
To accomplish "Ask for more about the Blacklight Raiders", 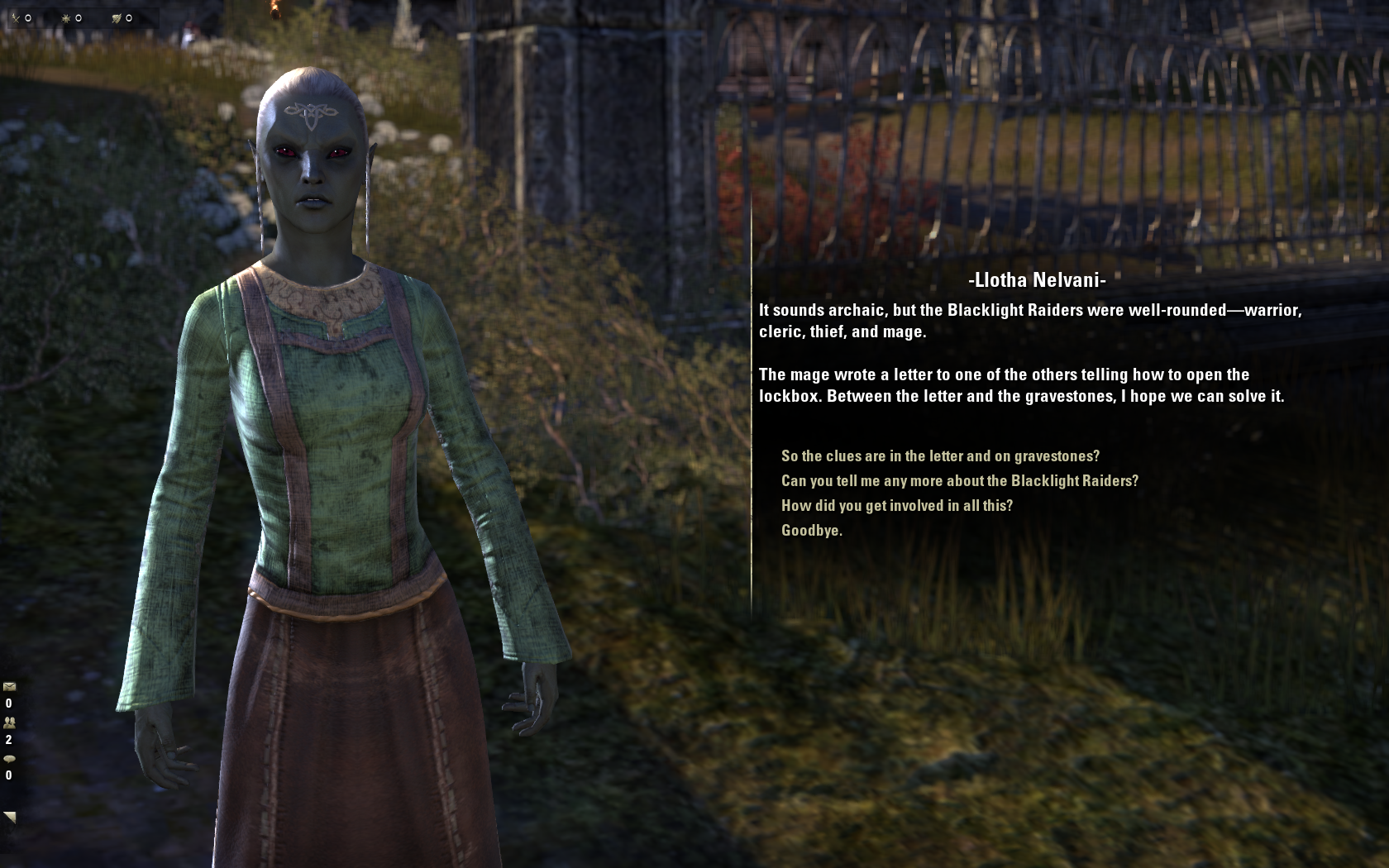I will [x=959, y=481].
